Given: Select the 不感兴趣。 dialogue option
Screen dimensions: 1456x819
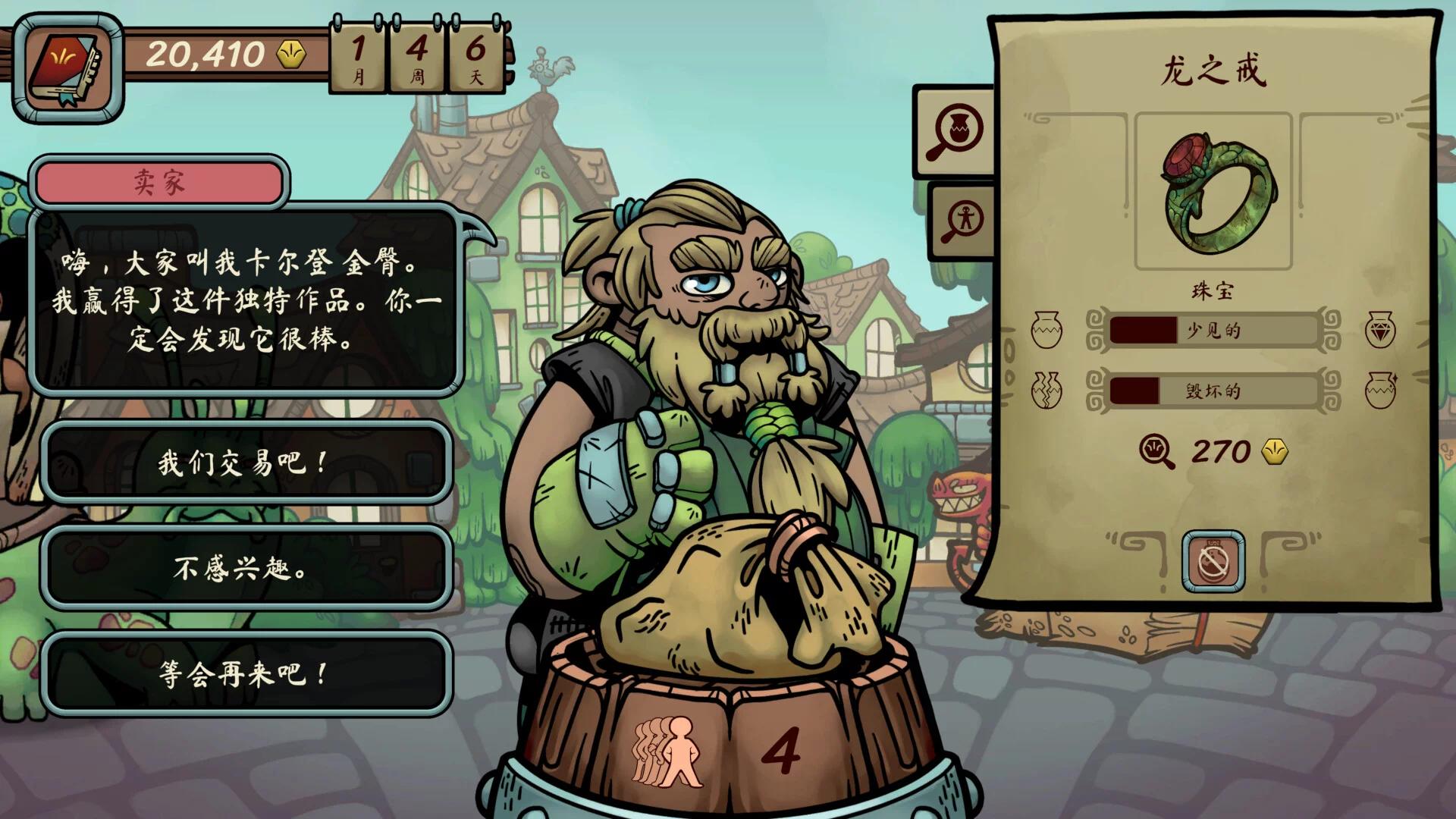Looking at the screenshot, I should [x=246, y=567].
